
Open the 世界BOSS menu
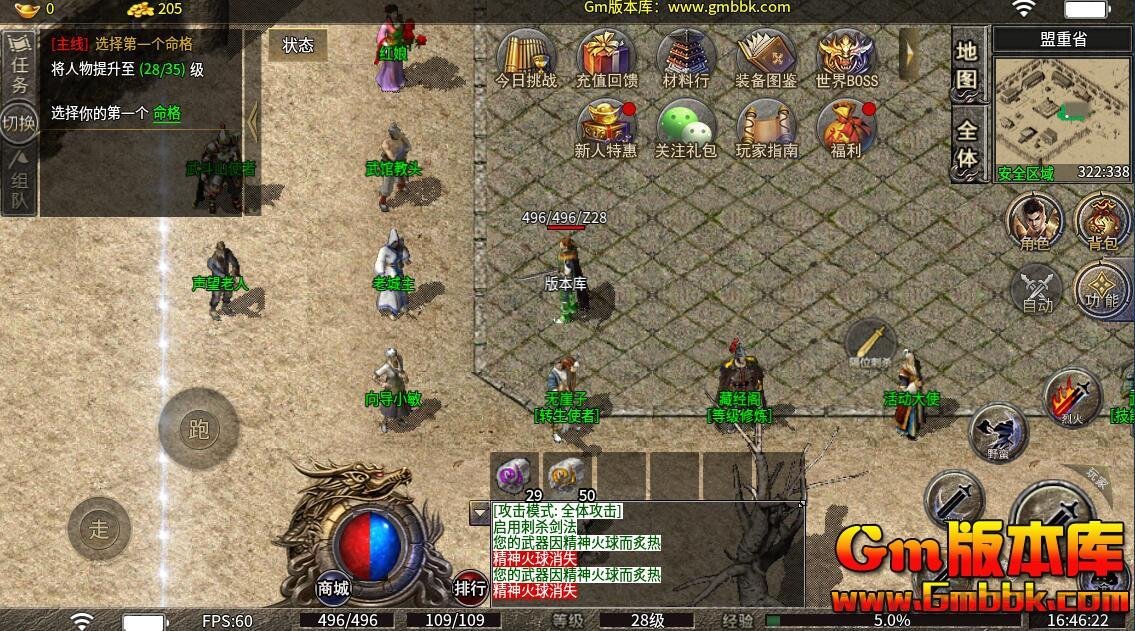846,56
